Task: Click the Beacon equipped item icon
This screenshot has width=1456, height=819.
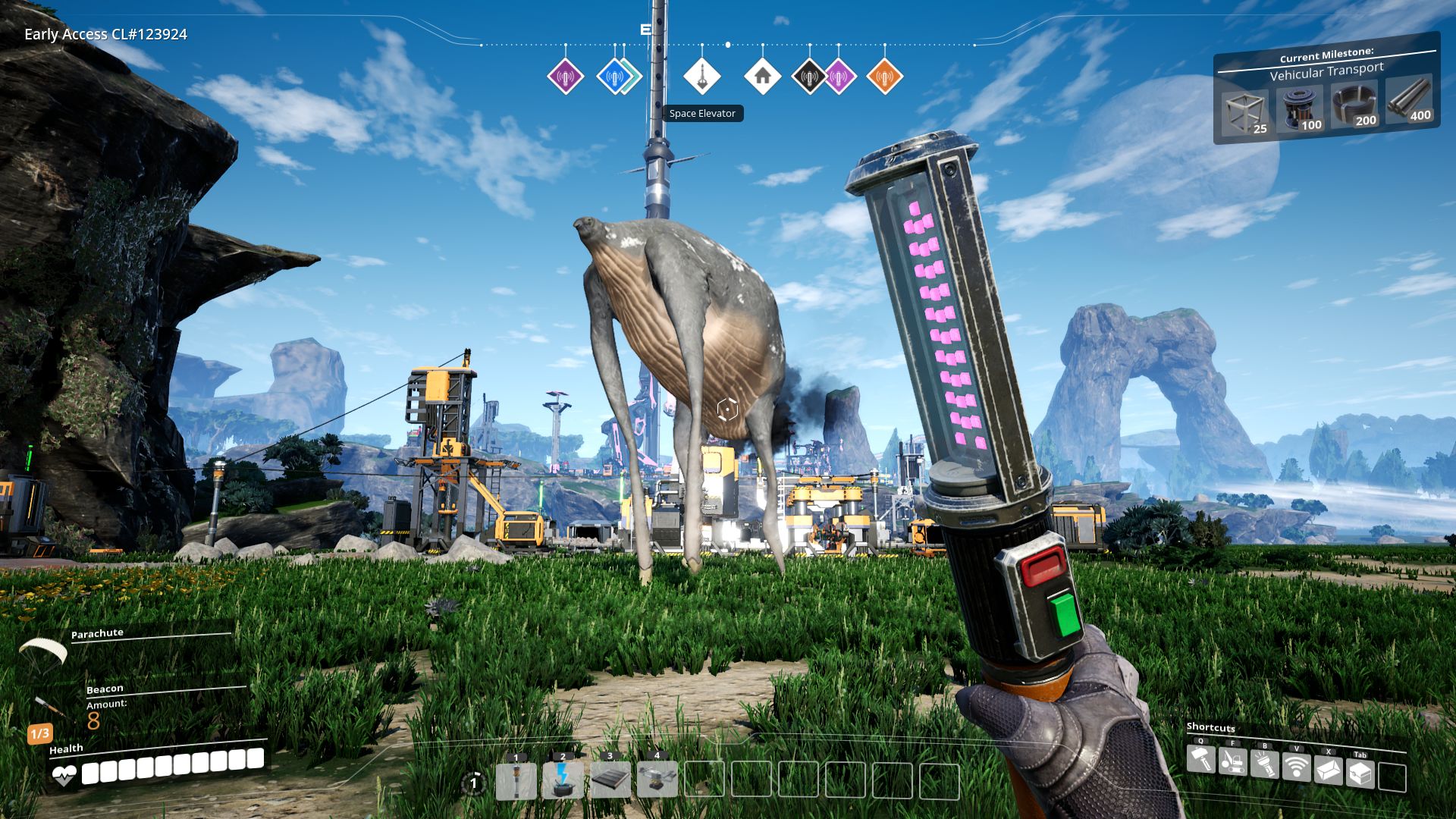Action: click(50, 707)
